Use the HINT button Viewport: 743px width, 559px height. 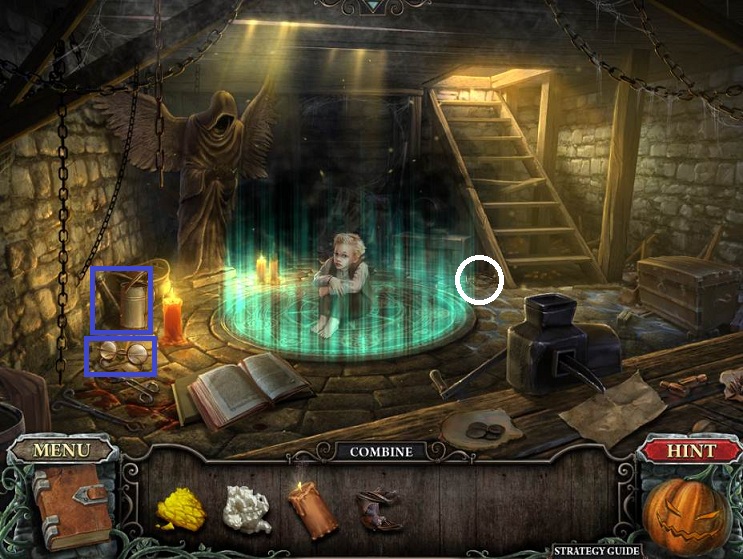[690, 451]
